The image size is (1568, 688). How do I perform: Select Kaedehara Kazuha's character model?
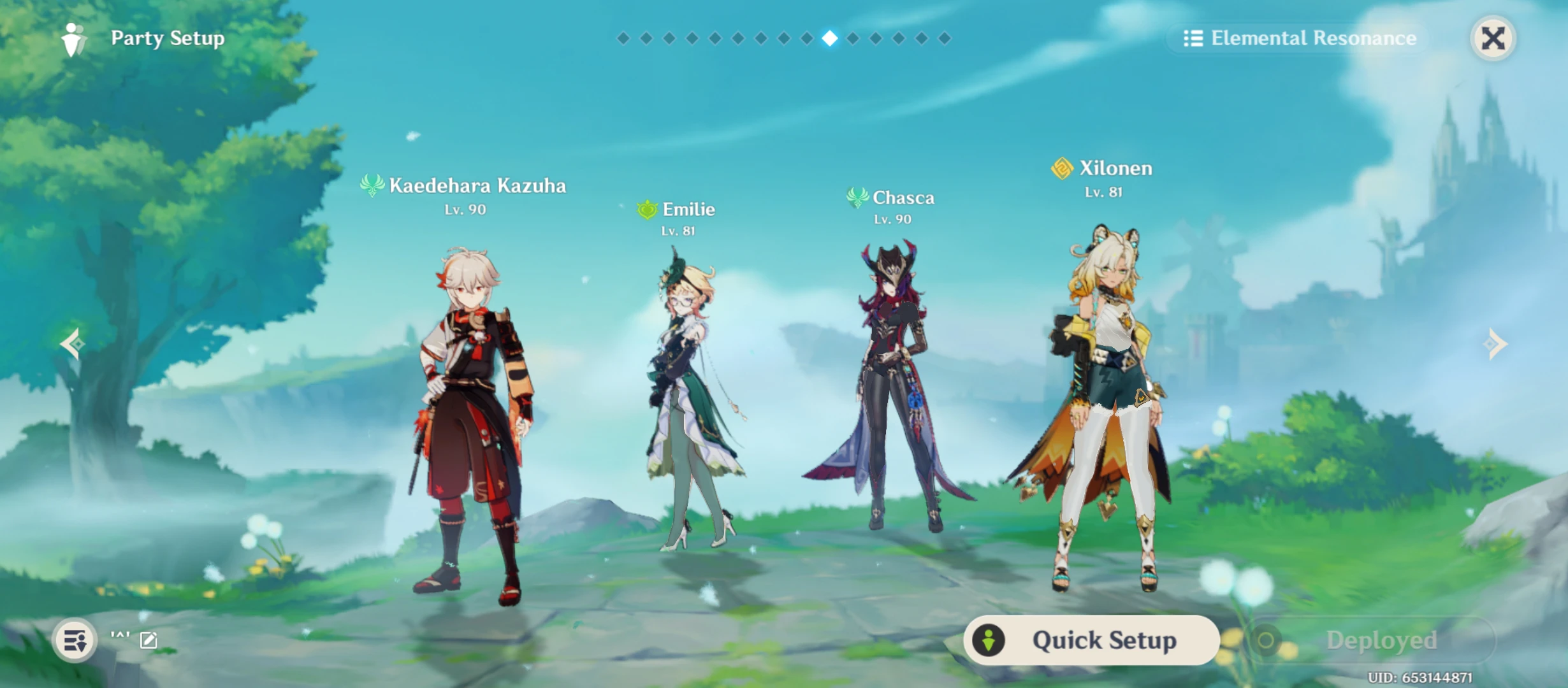click(472, 395)
